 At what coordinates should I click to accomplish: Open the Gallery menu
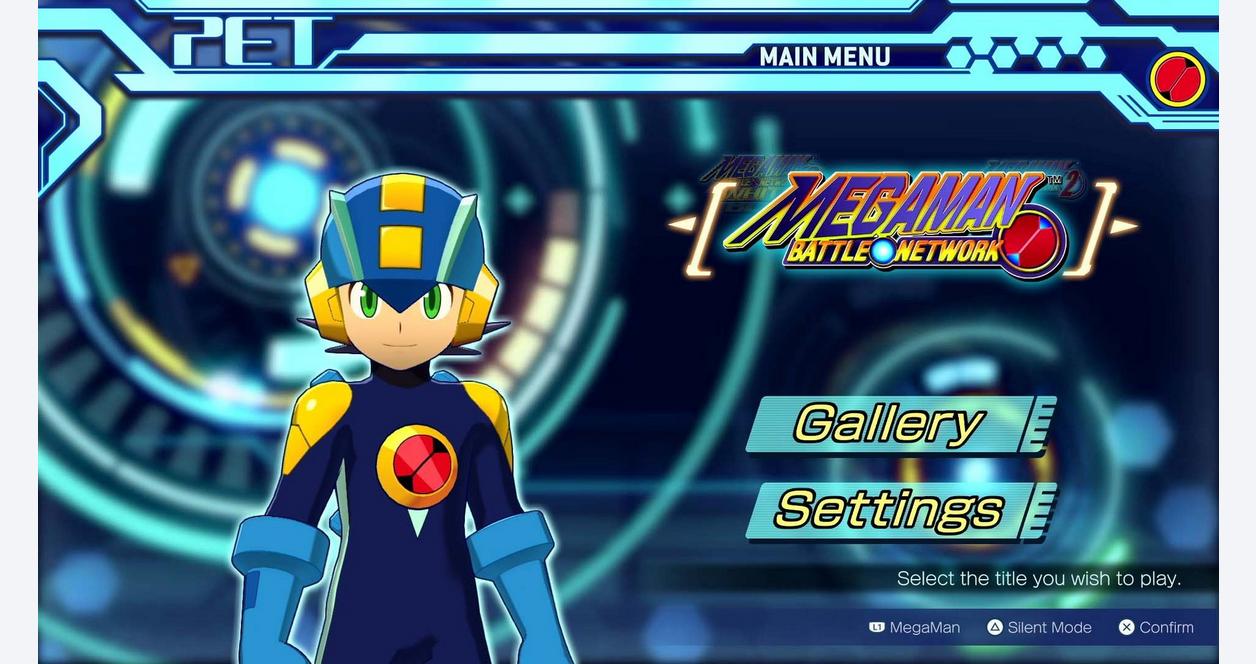(890, 424)
